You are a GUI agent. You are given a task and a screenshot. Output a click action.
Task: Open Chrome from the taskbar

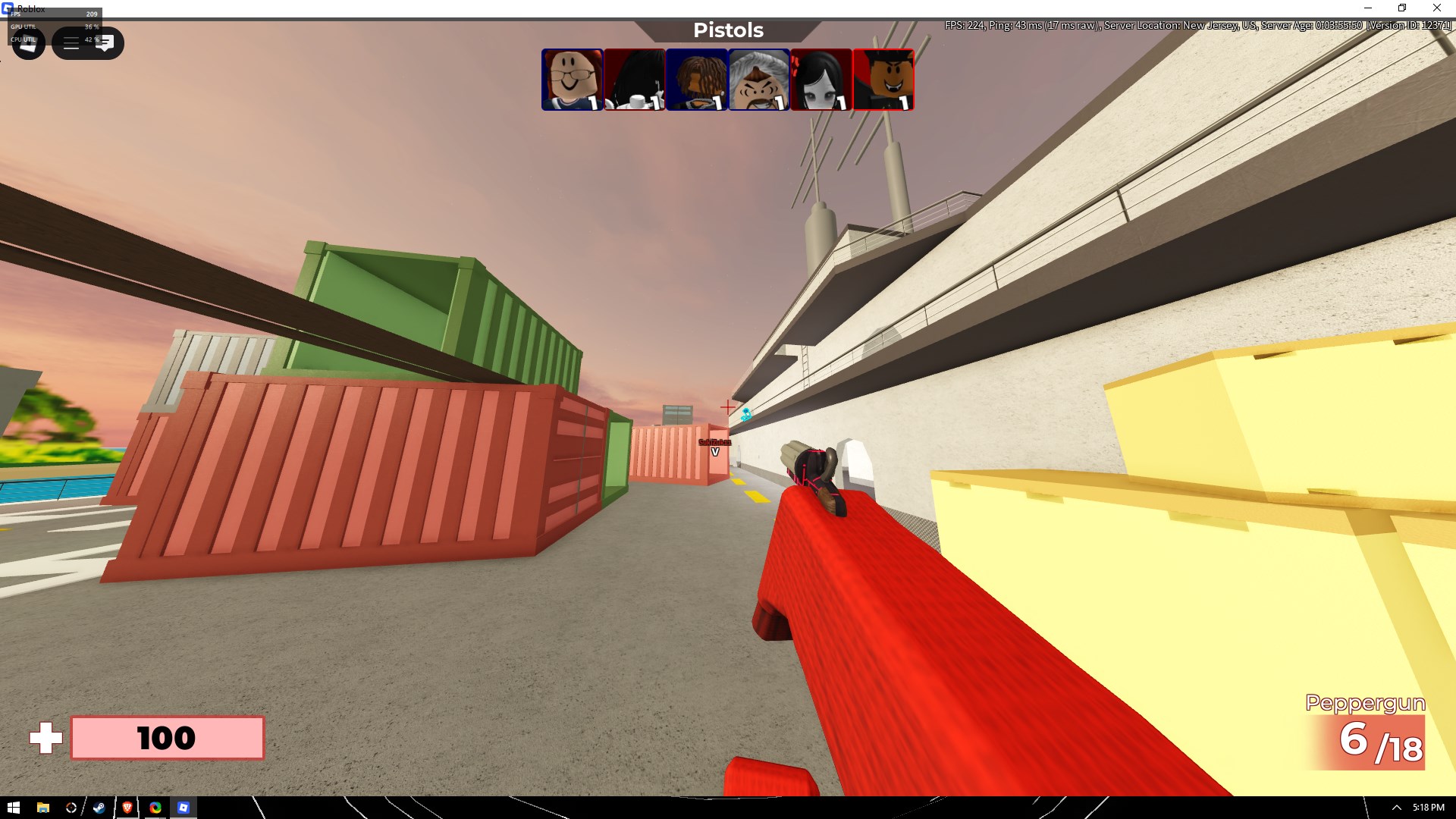pos(155,808)
